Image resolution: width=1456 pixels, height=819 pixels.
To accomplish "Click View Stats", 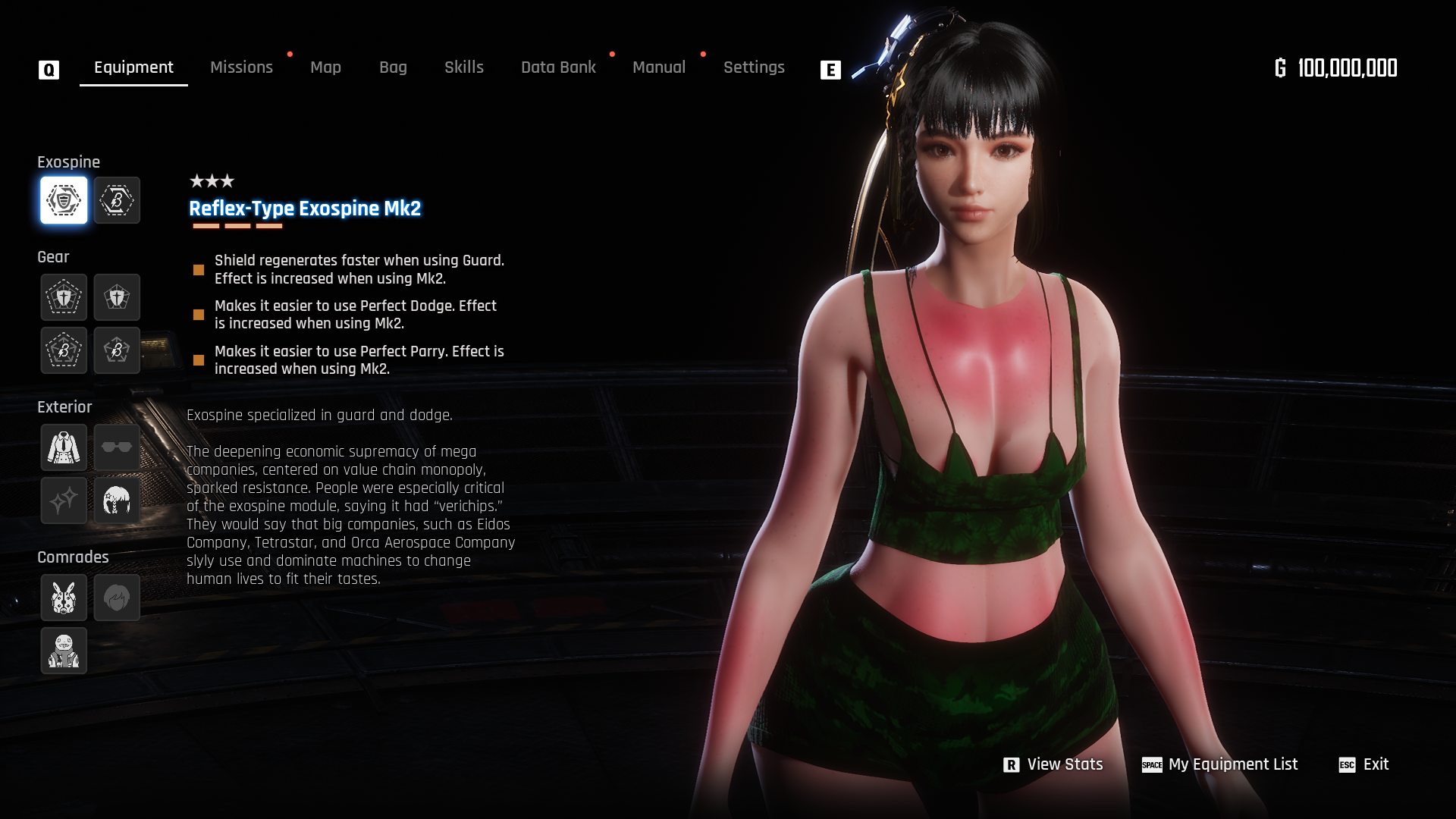I will click(1053, 764).
